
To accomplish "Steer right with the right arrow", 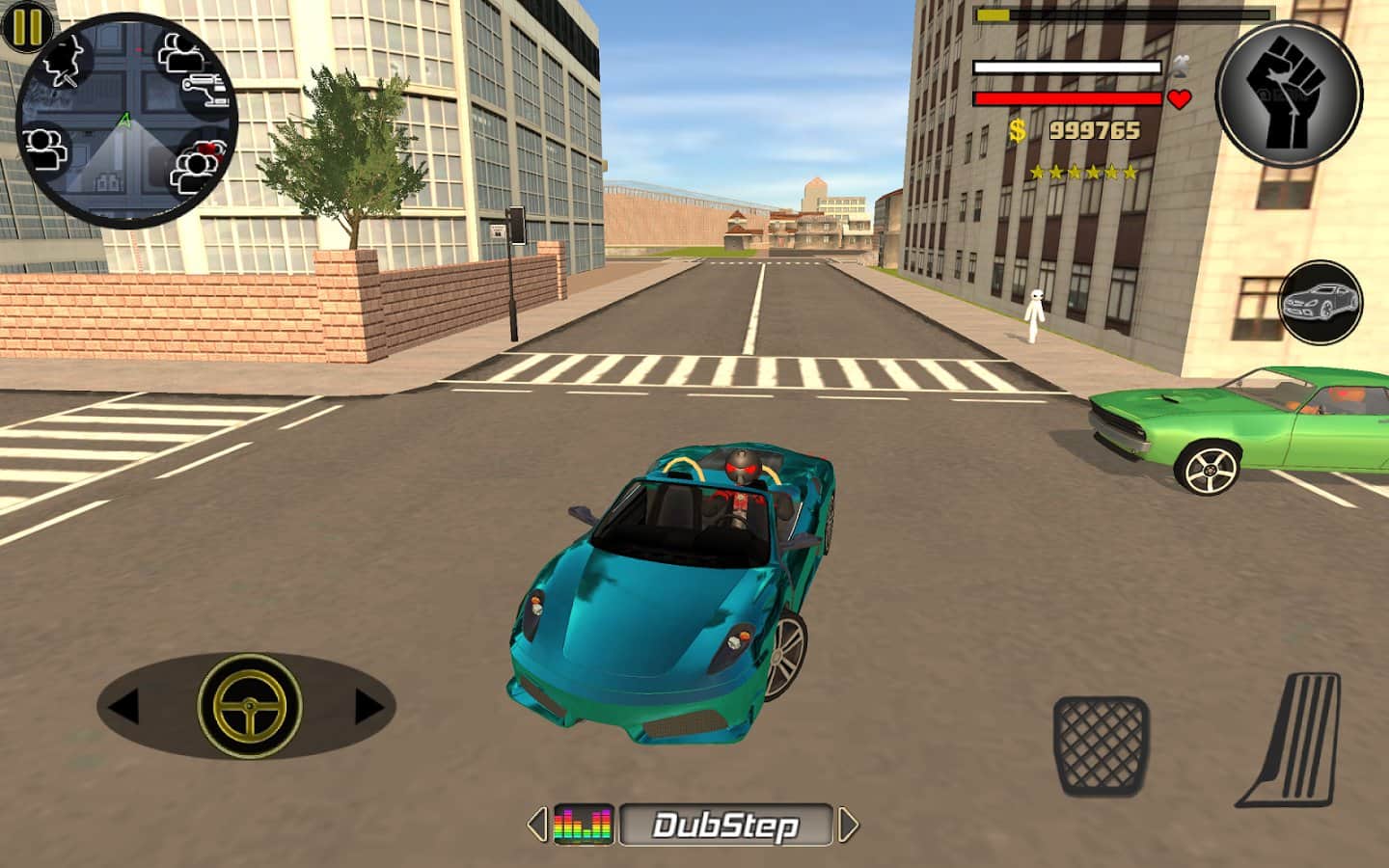I will [368, 706].
